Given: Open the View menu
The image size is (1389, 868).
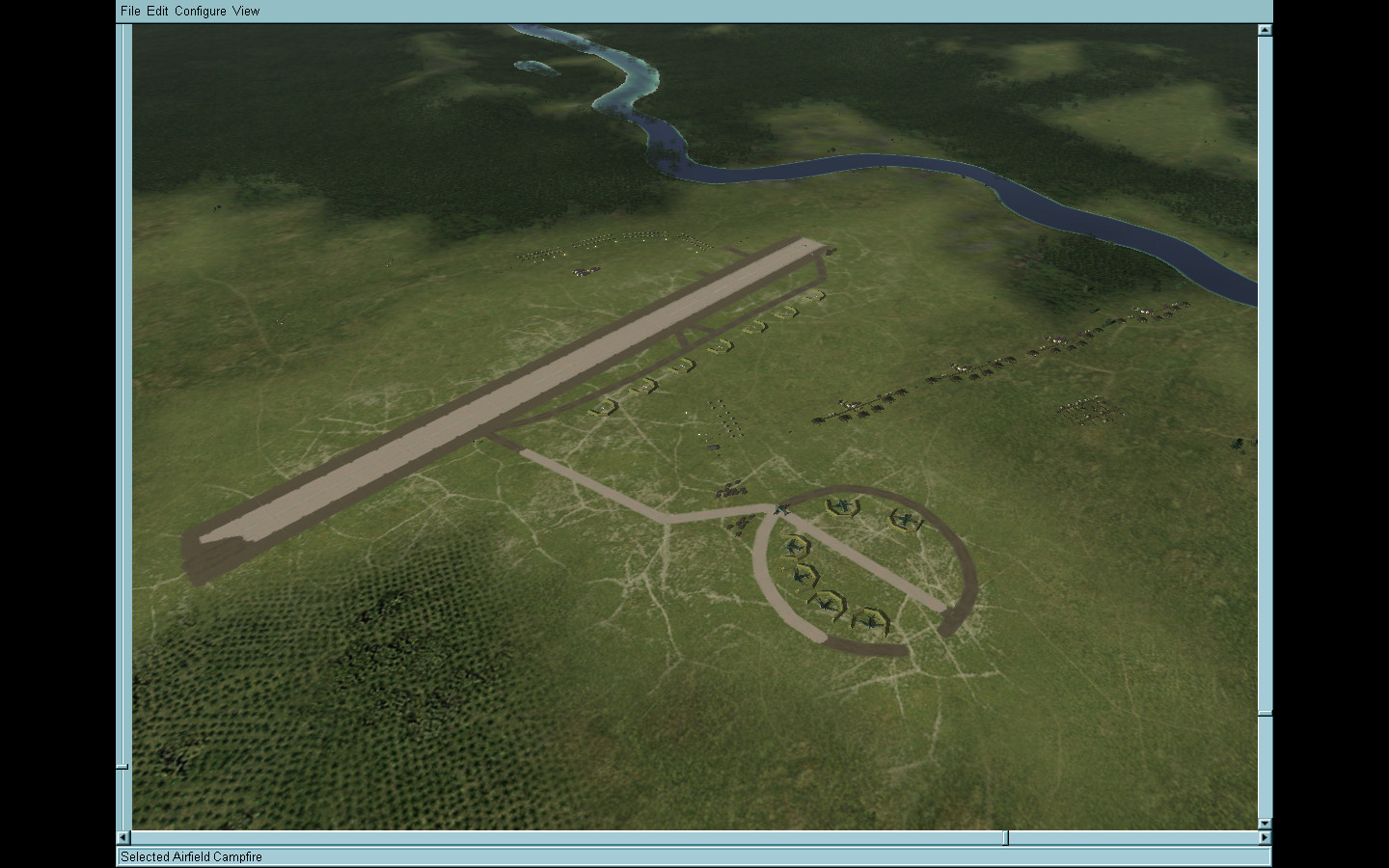Looking at the screenshot, I should click(x=246, y=11).
